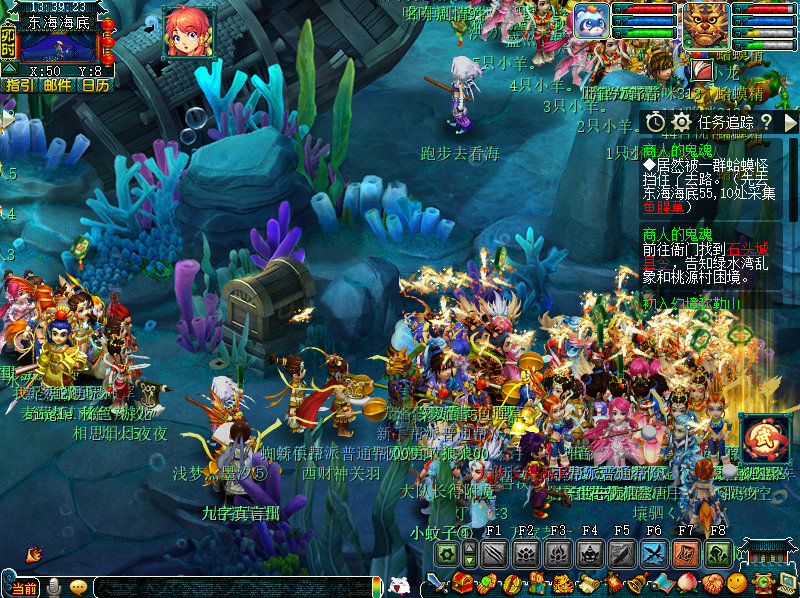The width and height of the screenshot is (800, 598).
Task: Open the 日历 calendar button
Action: click(95, 85)
